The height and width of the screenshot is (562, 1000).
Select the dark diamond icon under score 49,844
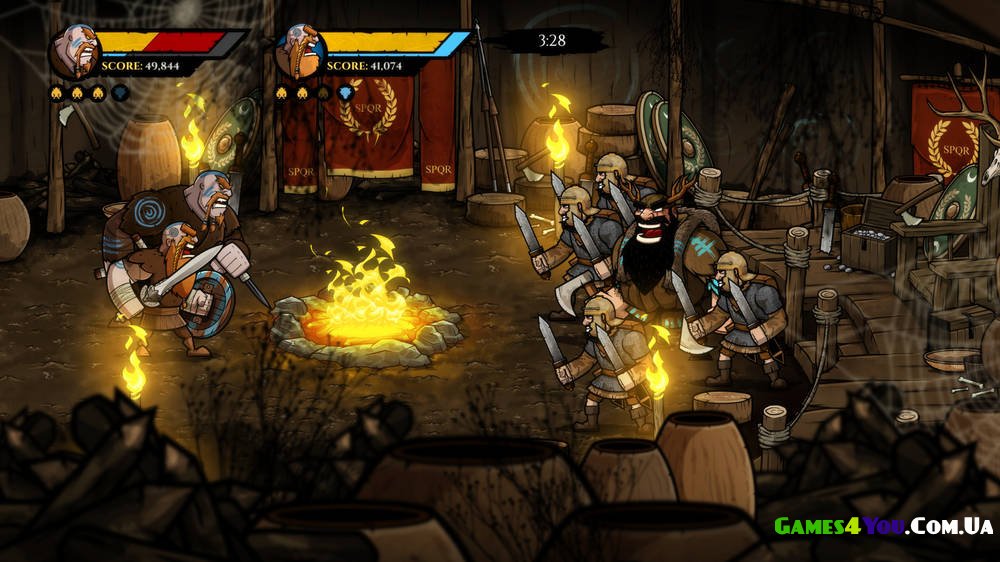(120, 93)
